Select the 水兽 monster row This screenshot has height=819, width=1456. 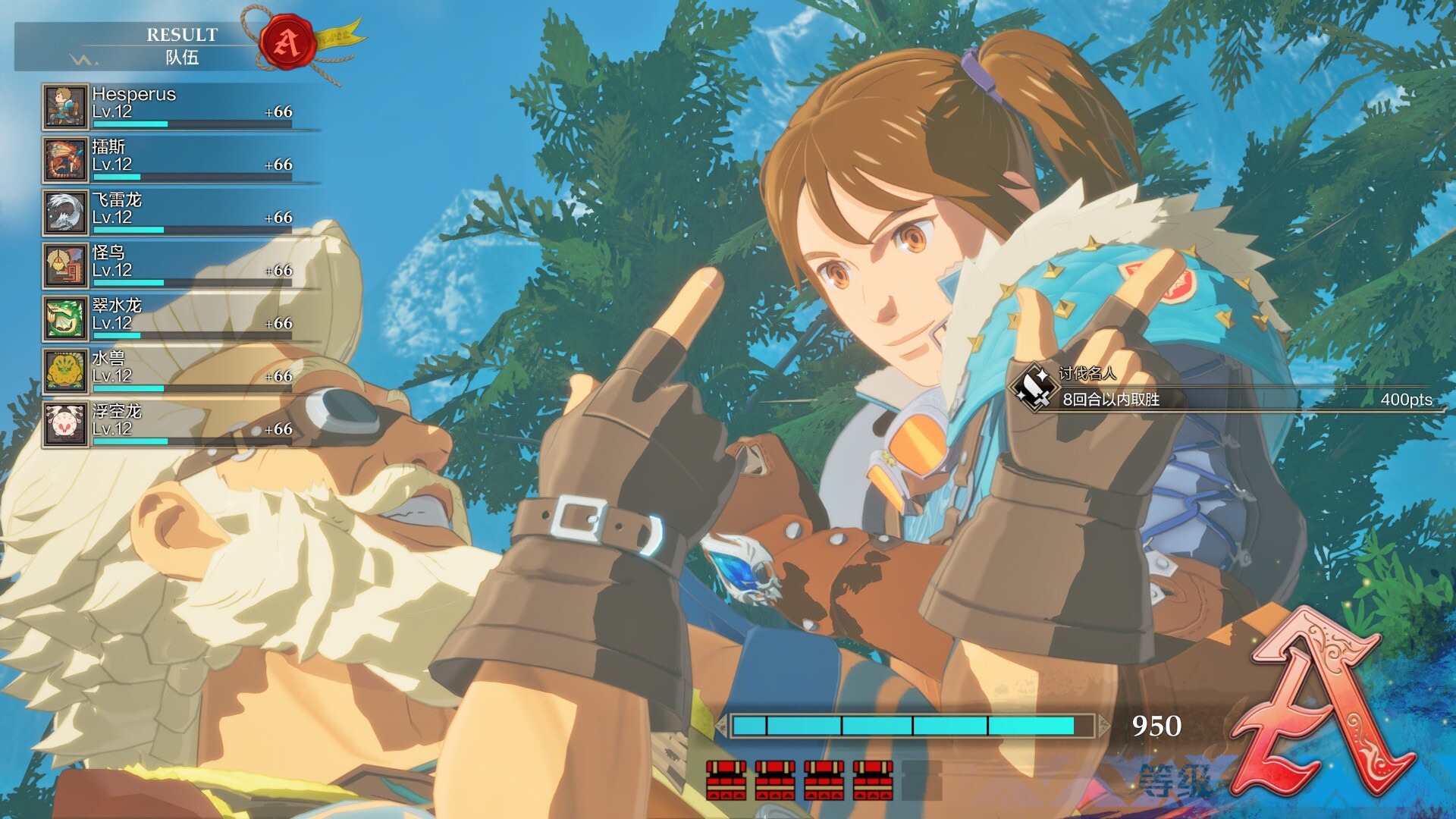(x=180, y=371)
